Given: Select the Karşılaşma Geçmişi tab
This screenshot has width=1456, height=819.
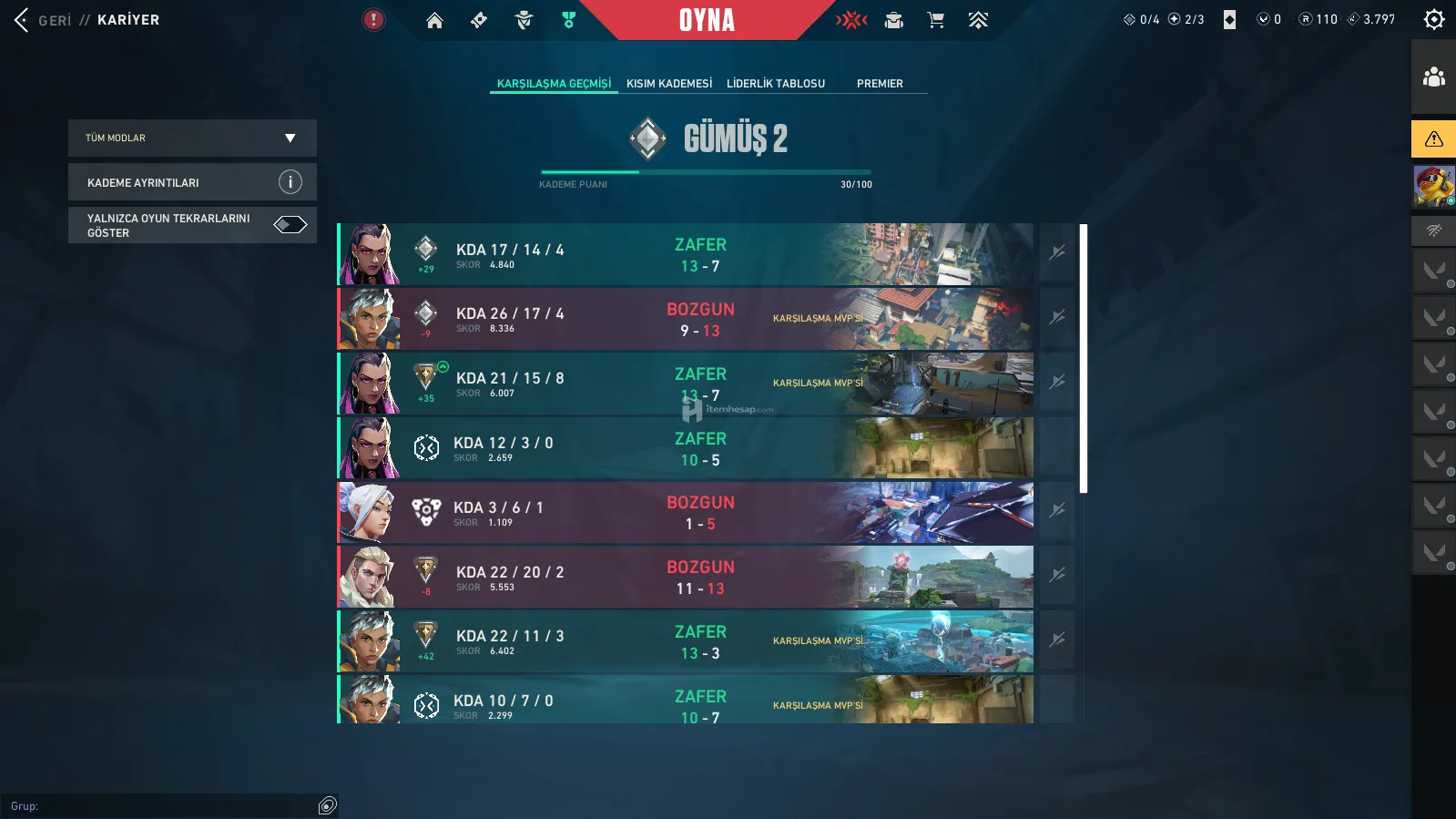Looking at the screenshot, I should [554, 84].
